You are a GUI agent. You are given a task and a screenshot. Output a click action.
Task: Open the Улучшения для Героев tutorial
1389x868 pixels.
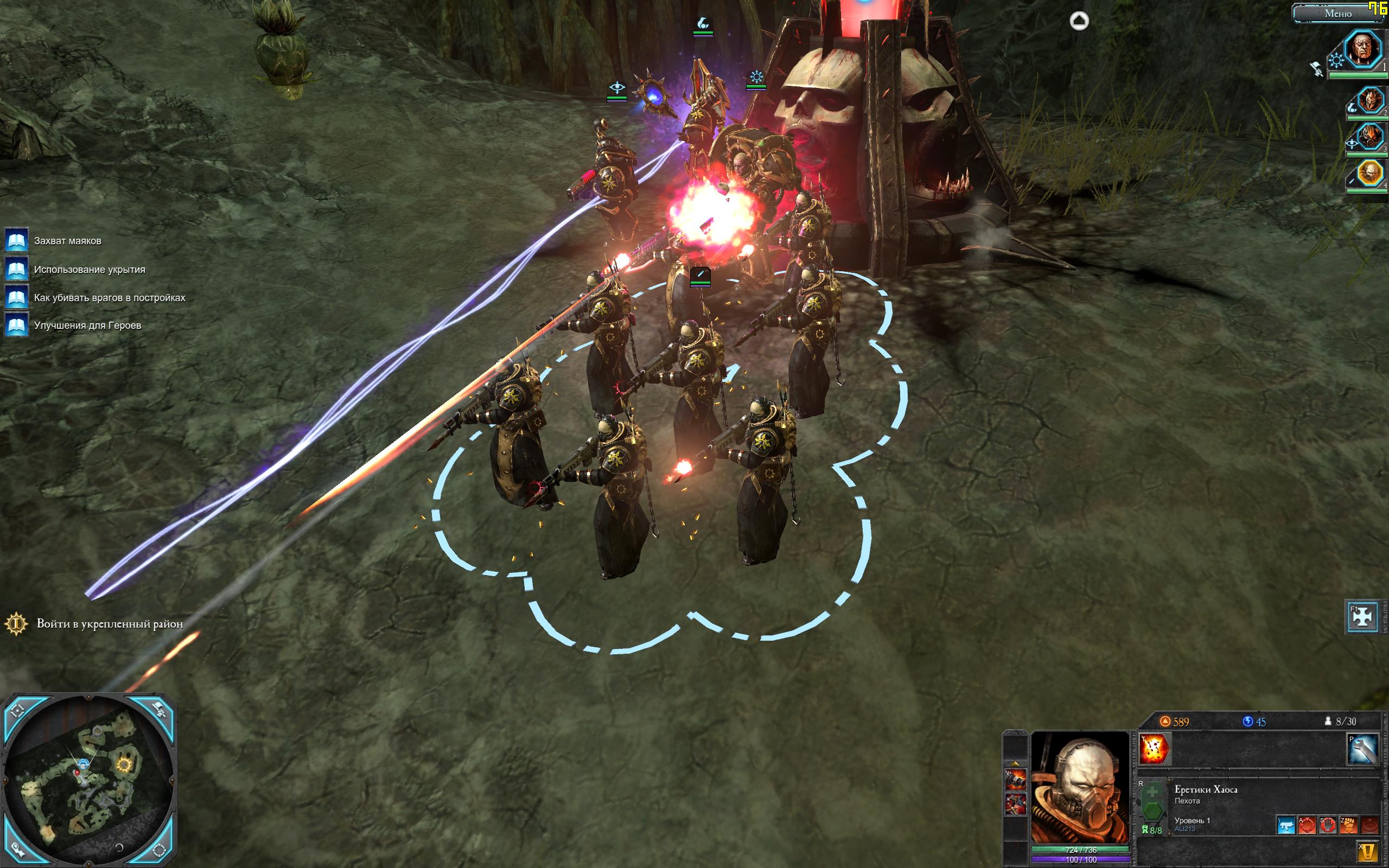point(87,325)
